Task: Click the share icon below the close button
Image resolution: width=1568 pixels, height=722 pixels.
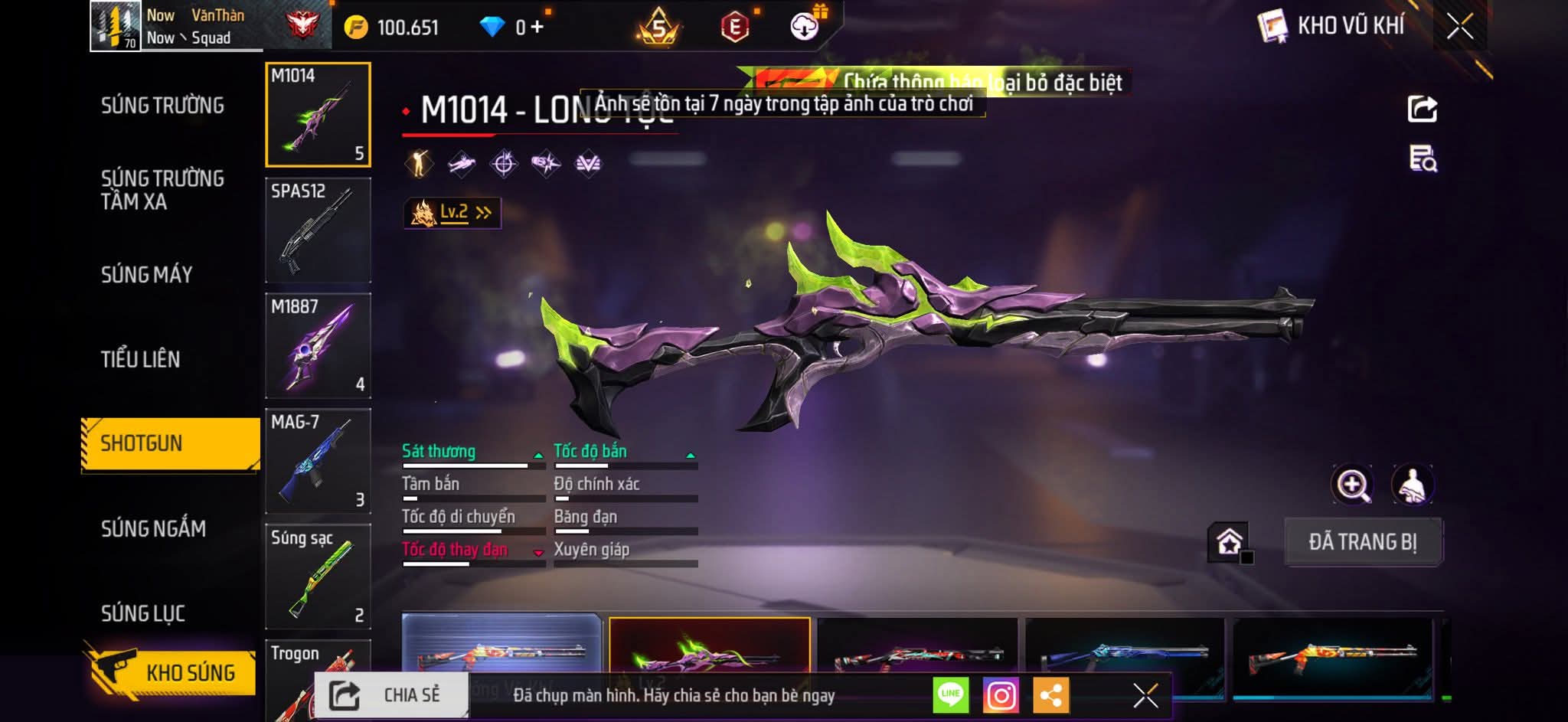Action: tap(1422, 109)
